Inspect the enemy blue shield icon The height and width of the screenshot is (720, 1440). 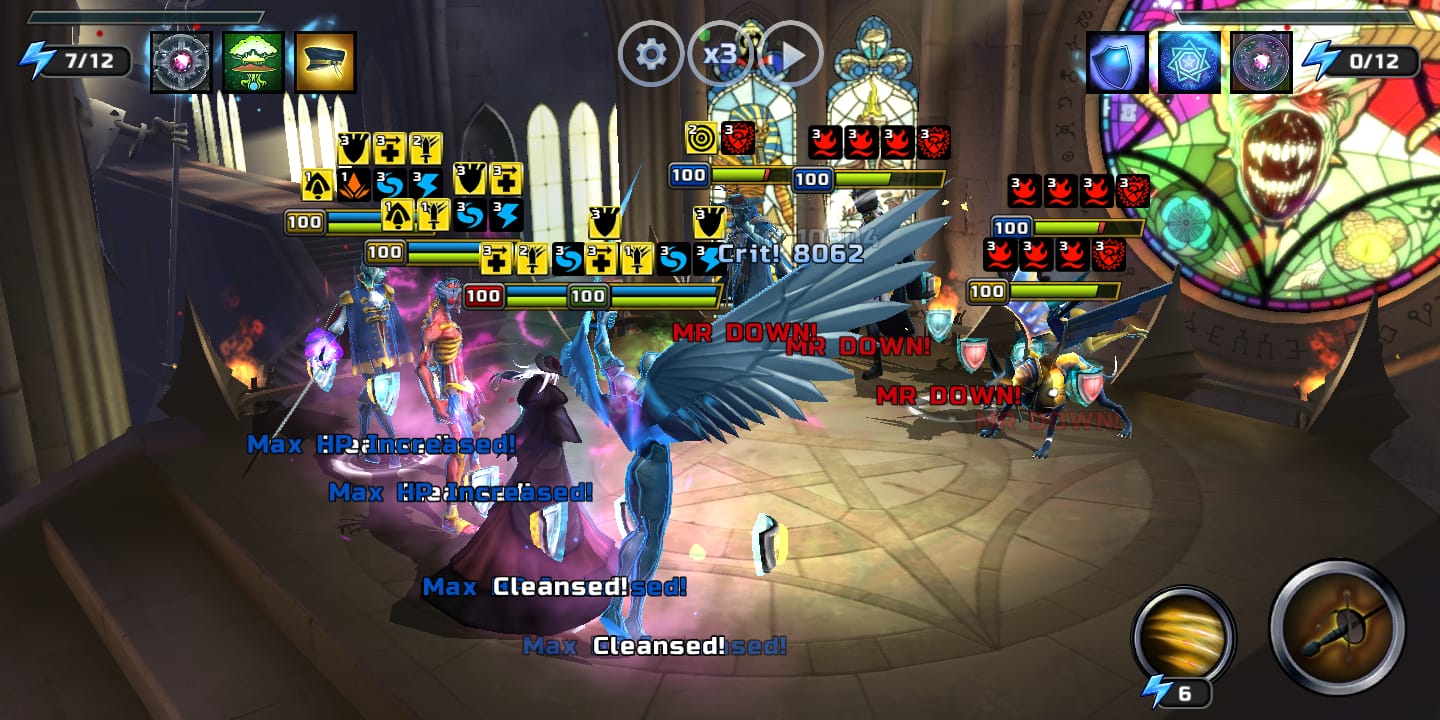pyautogui.click(x=1117, y=62)
